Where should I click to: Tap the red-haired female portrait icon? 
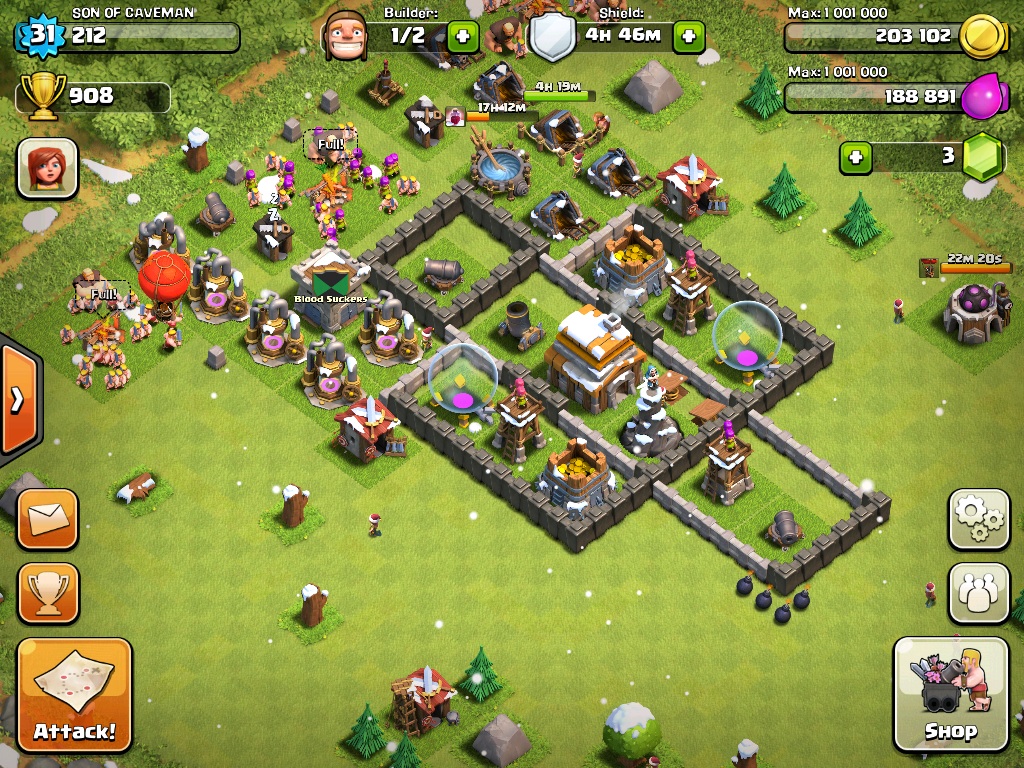[47, 168]
